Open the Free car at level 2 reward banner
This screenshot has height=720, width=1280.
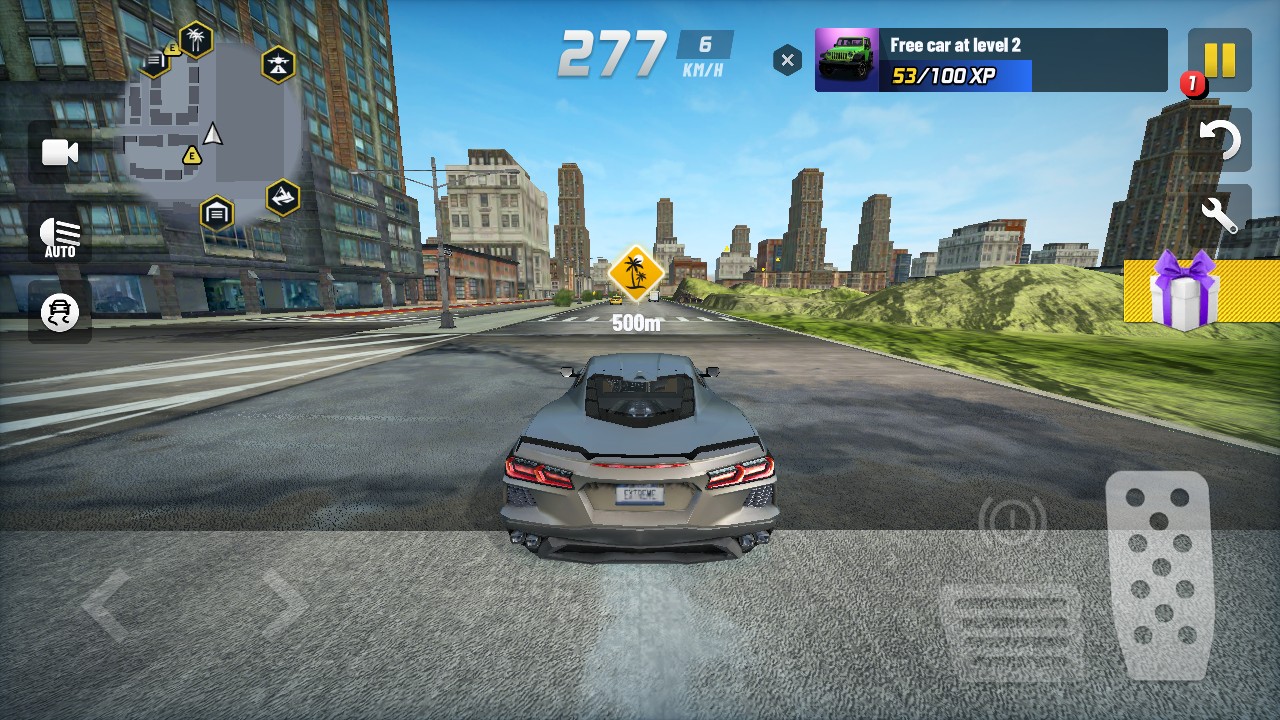tap(990, 60)
